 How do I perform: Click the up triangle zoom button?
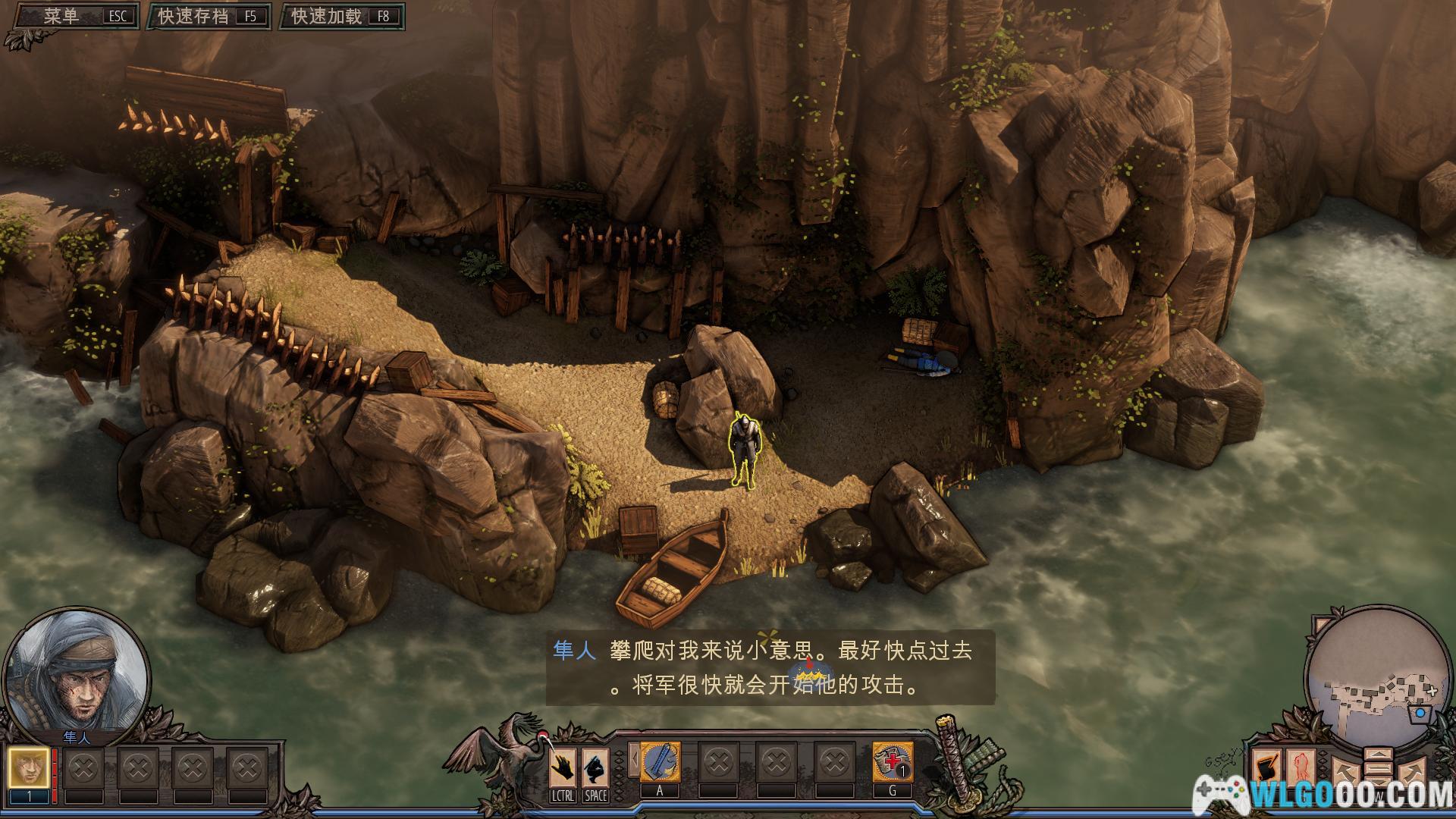click(1377, 755)
